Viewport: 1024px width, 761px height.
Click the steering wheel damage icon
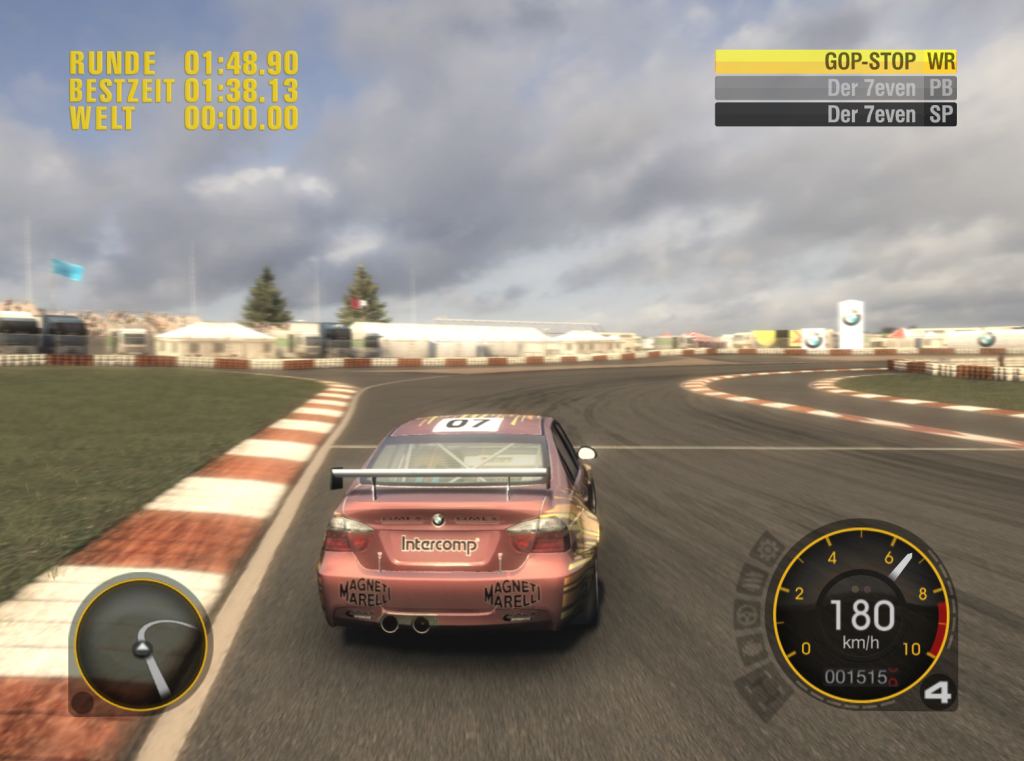pyautogui.click(x=748, y=613)
